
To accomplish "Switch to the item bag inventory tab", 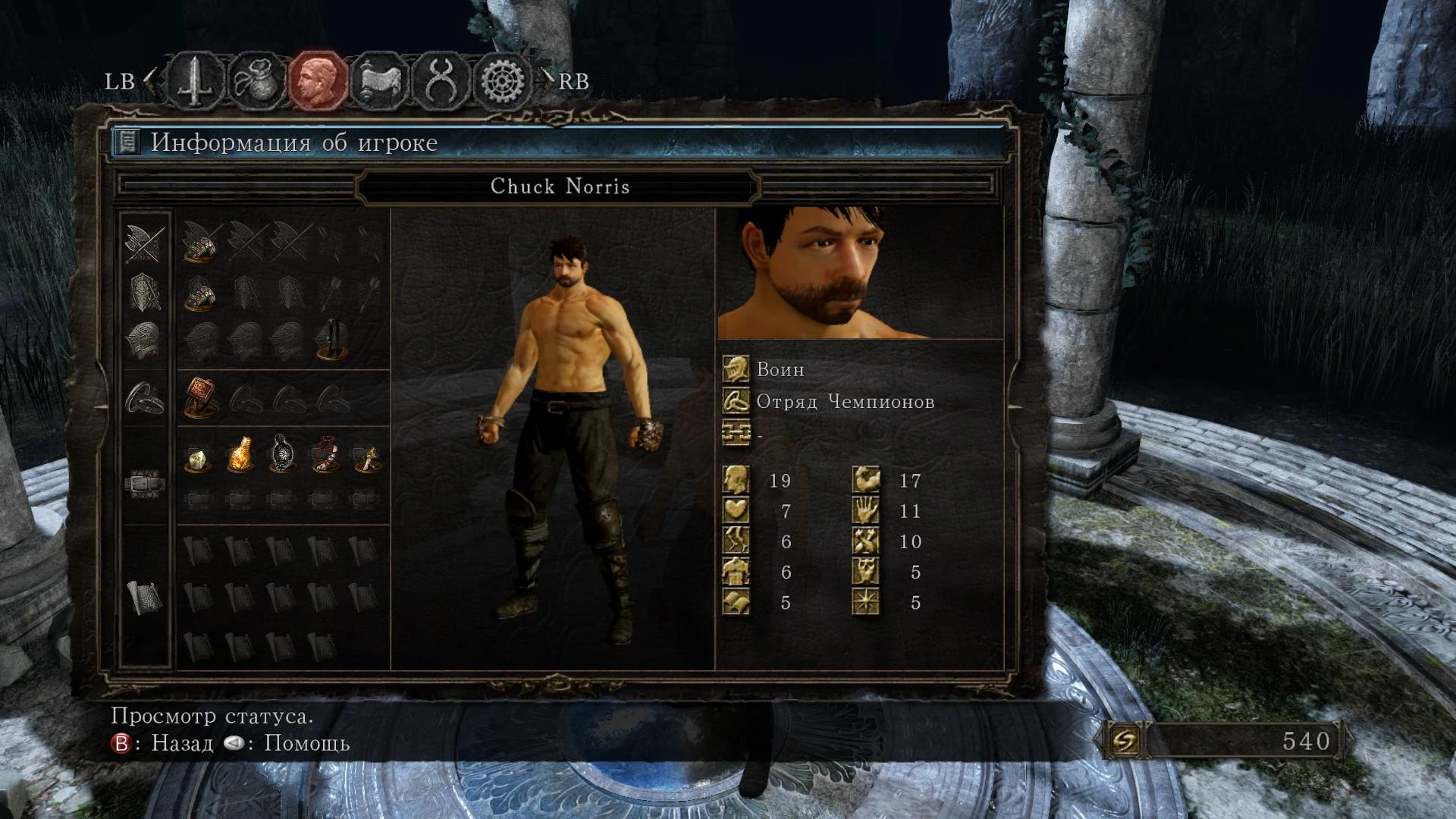I will (x=256, y=80).
